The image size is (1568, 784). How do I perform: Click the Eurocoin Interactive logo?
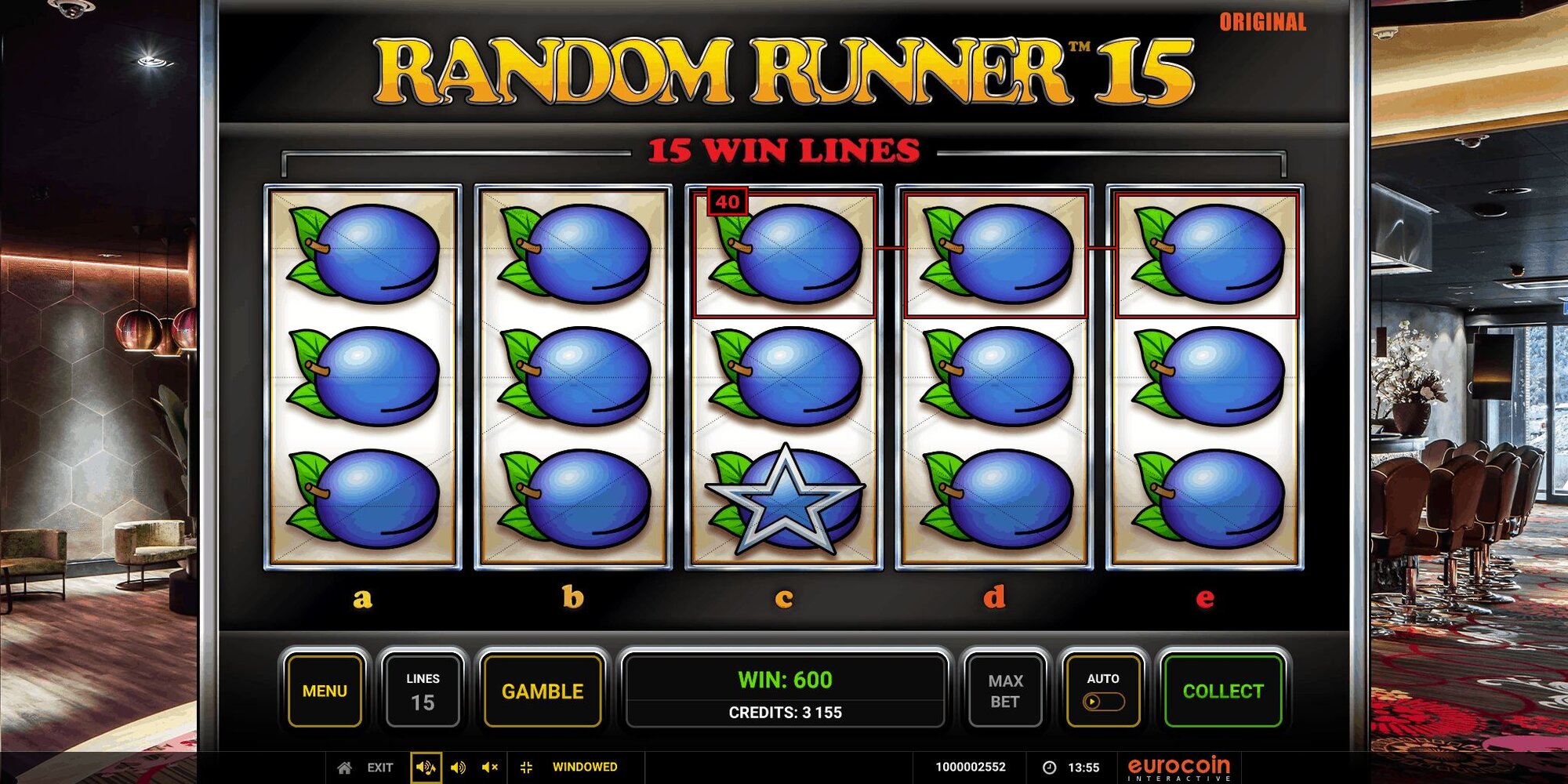coord(1178,767)
